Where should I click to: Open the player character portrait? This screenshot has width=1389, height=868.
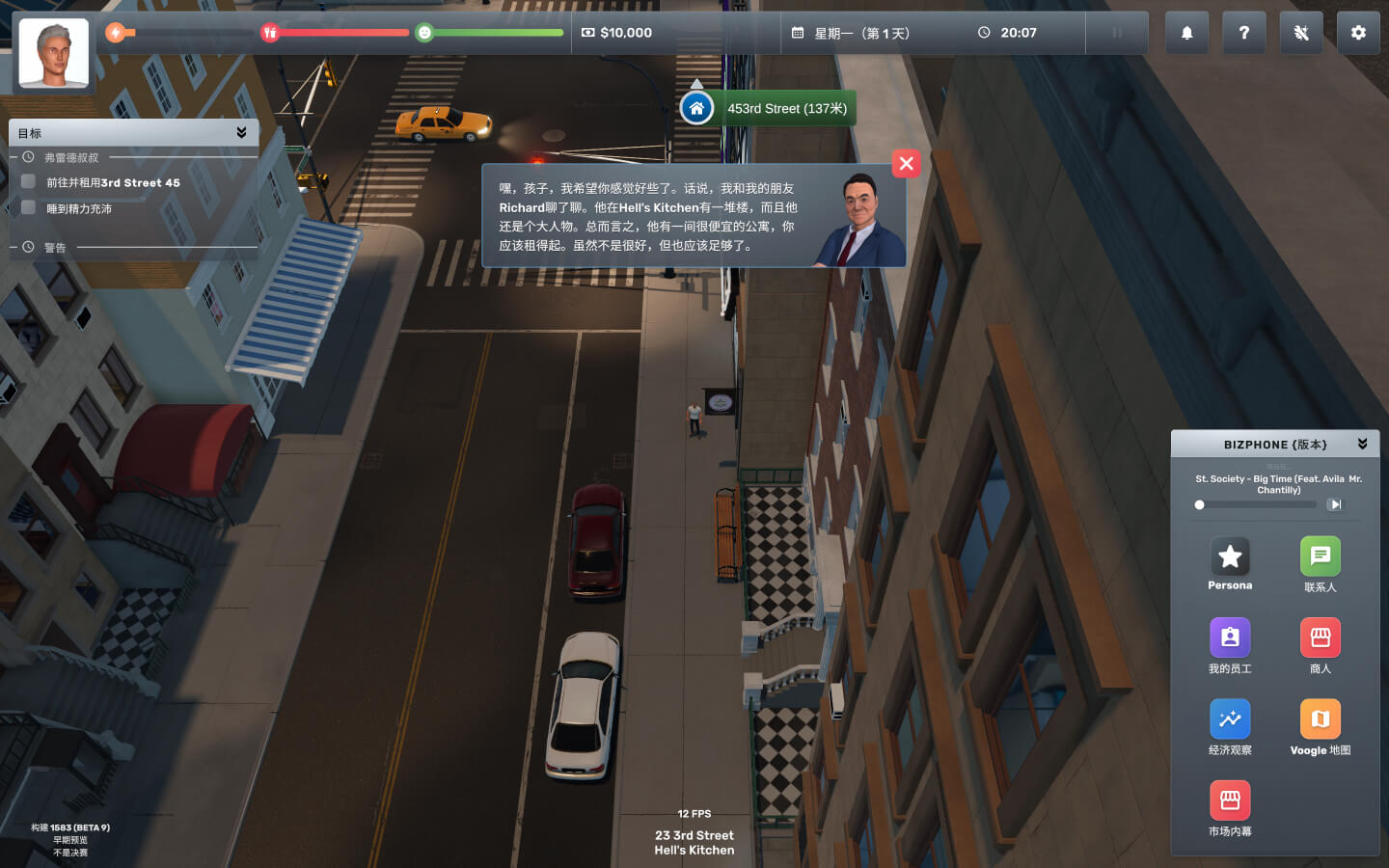pyautogui.click(x=54, y=53)
